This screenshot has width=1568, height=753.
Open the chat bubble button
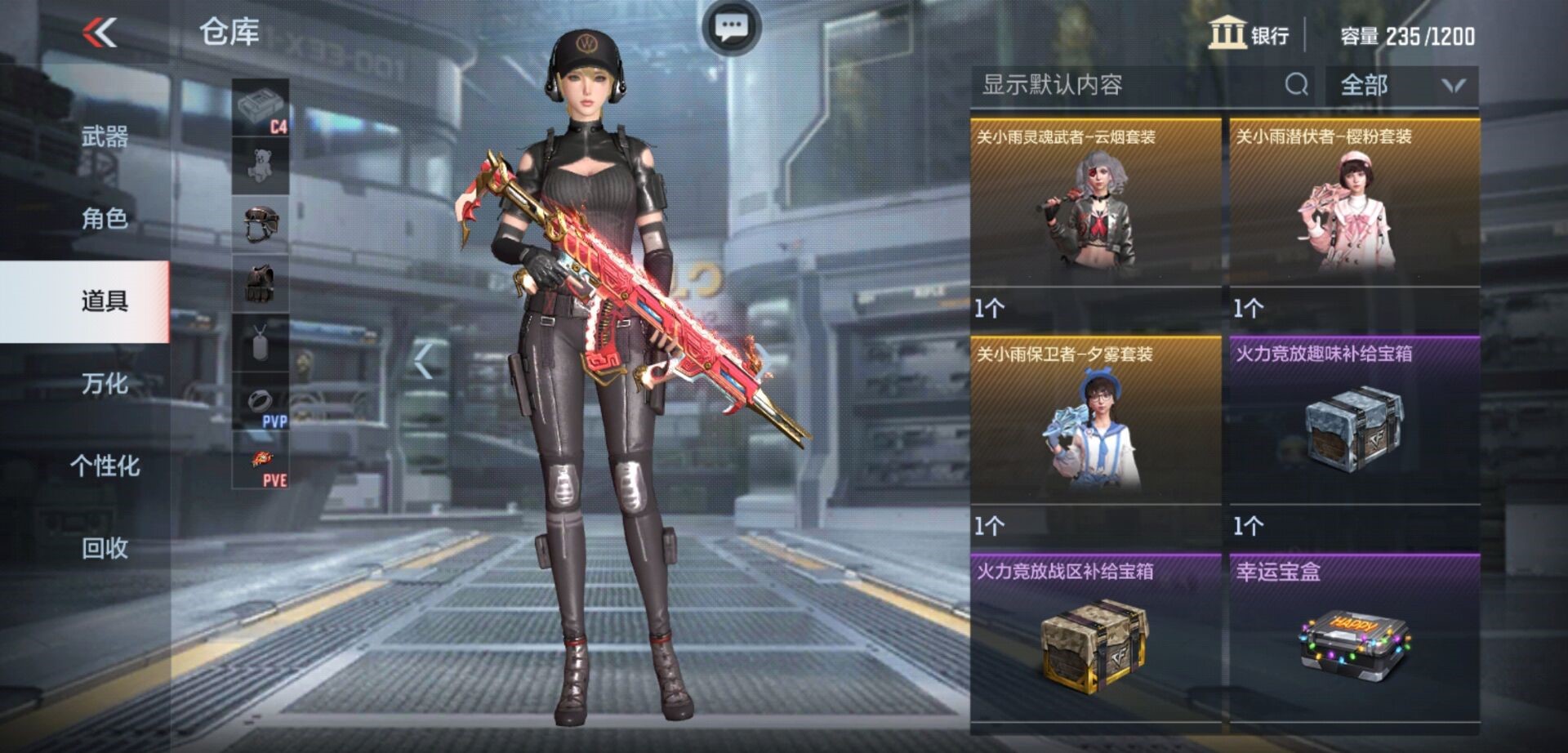731,28
